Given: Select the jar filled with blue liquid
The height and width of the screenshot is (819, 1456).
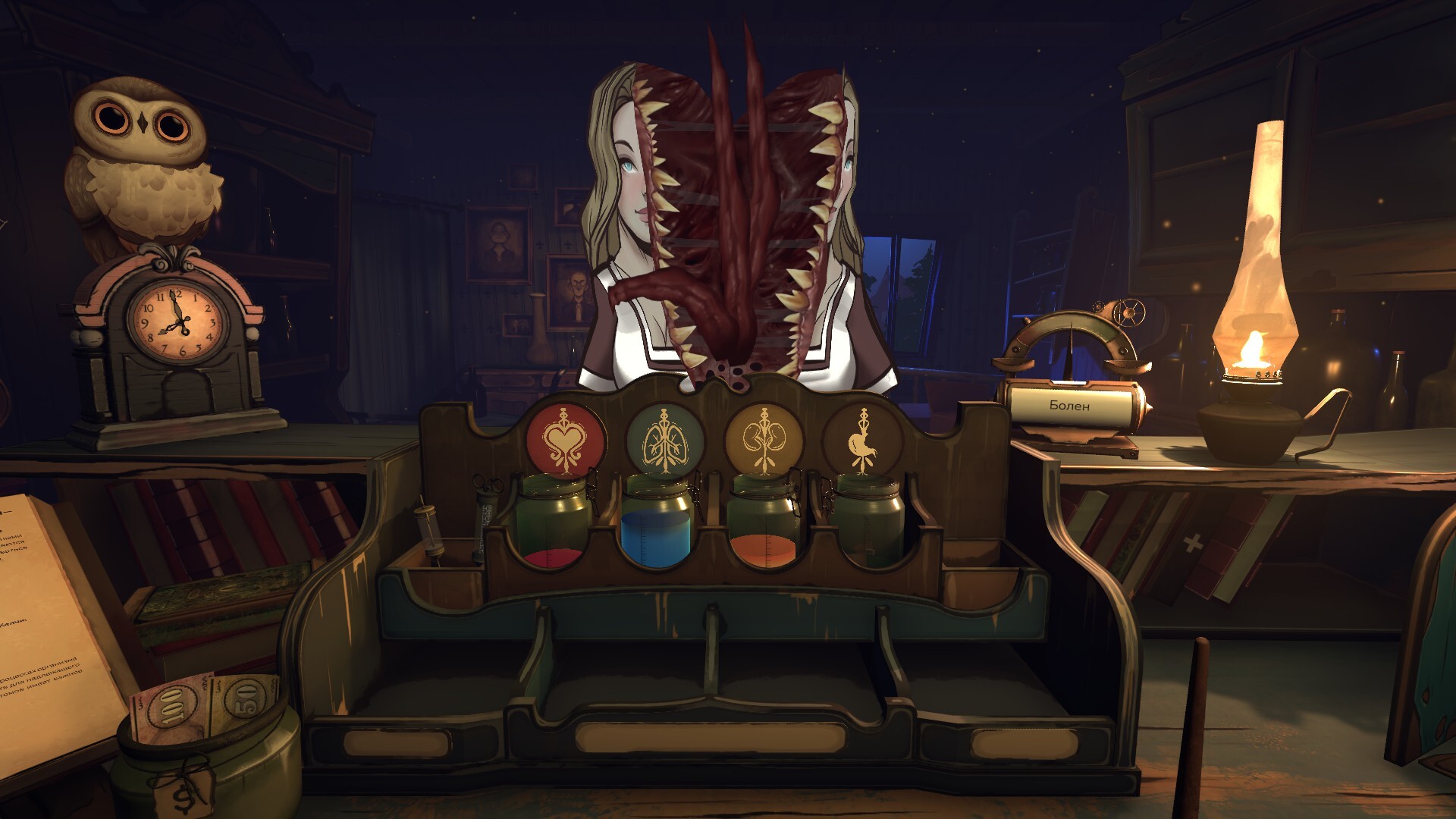Looking at the screenshot, I should tap(656, 525).
